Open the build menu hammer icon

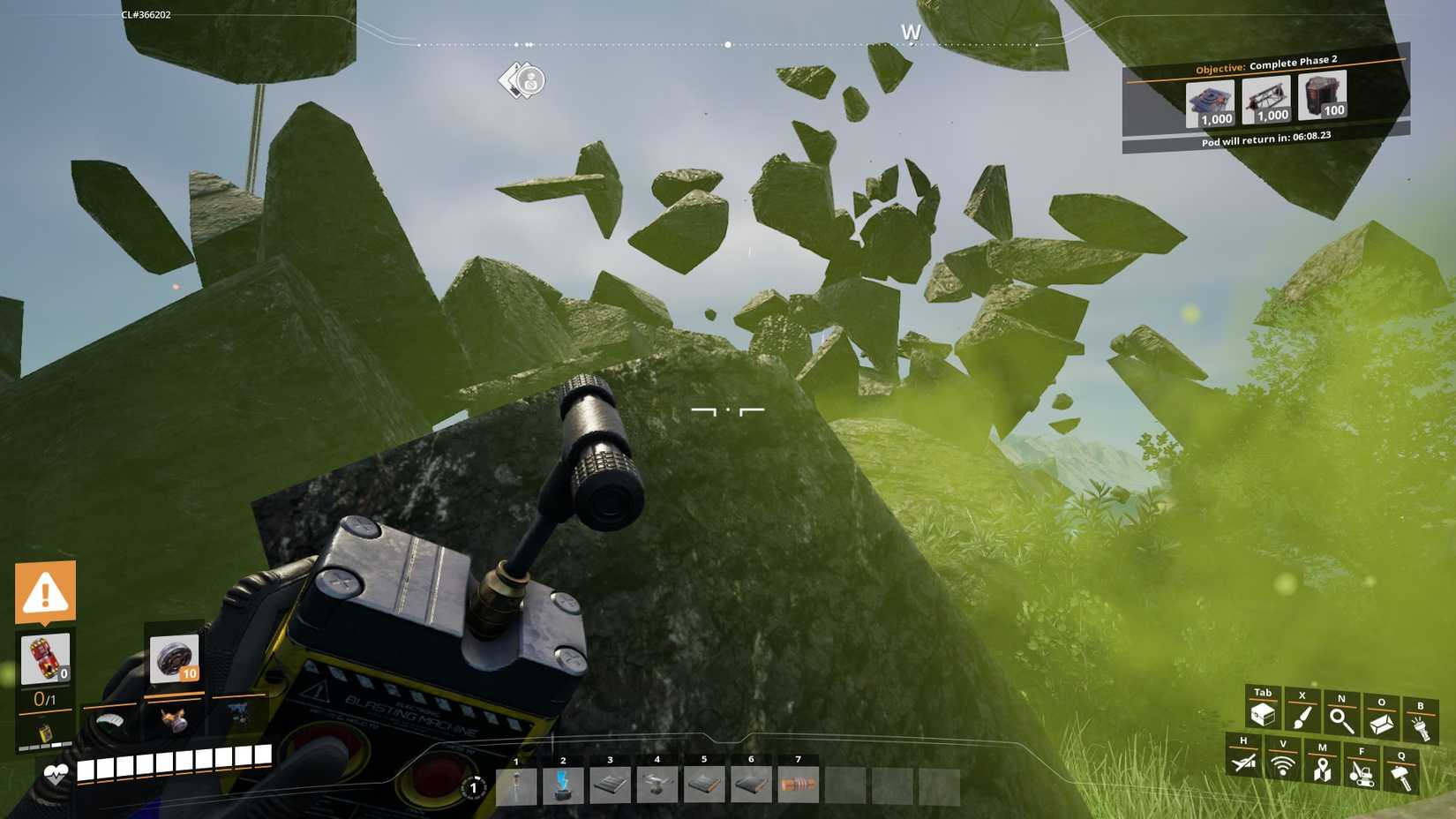click(1401, 773)
